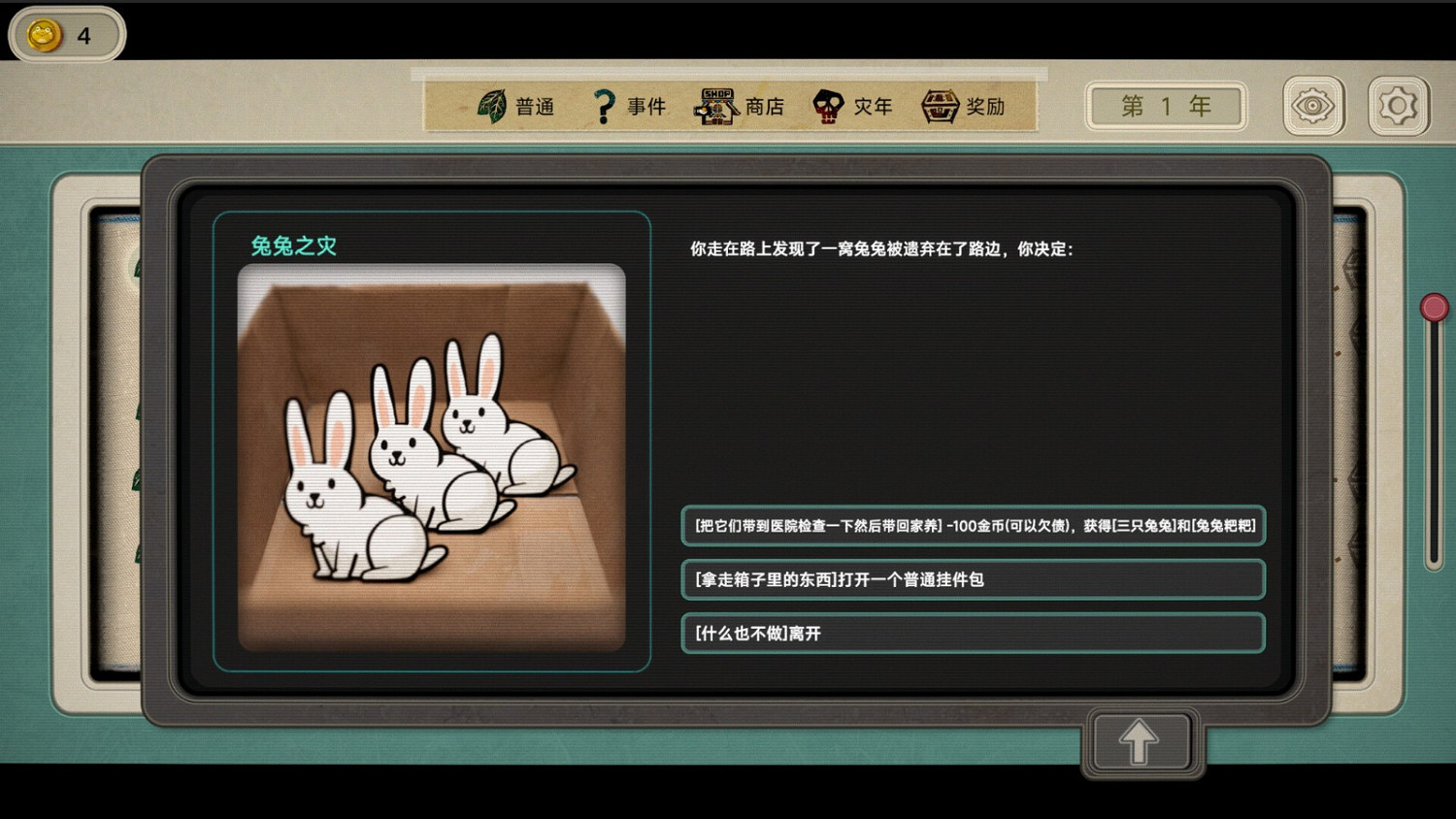1456x819 pixels.
Task: Click the question mark 事件 icon
Action: point(605,104)
